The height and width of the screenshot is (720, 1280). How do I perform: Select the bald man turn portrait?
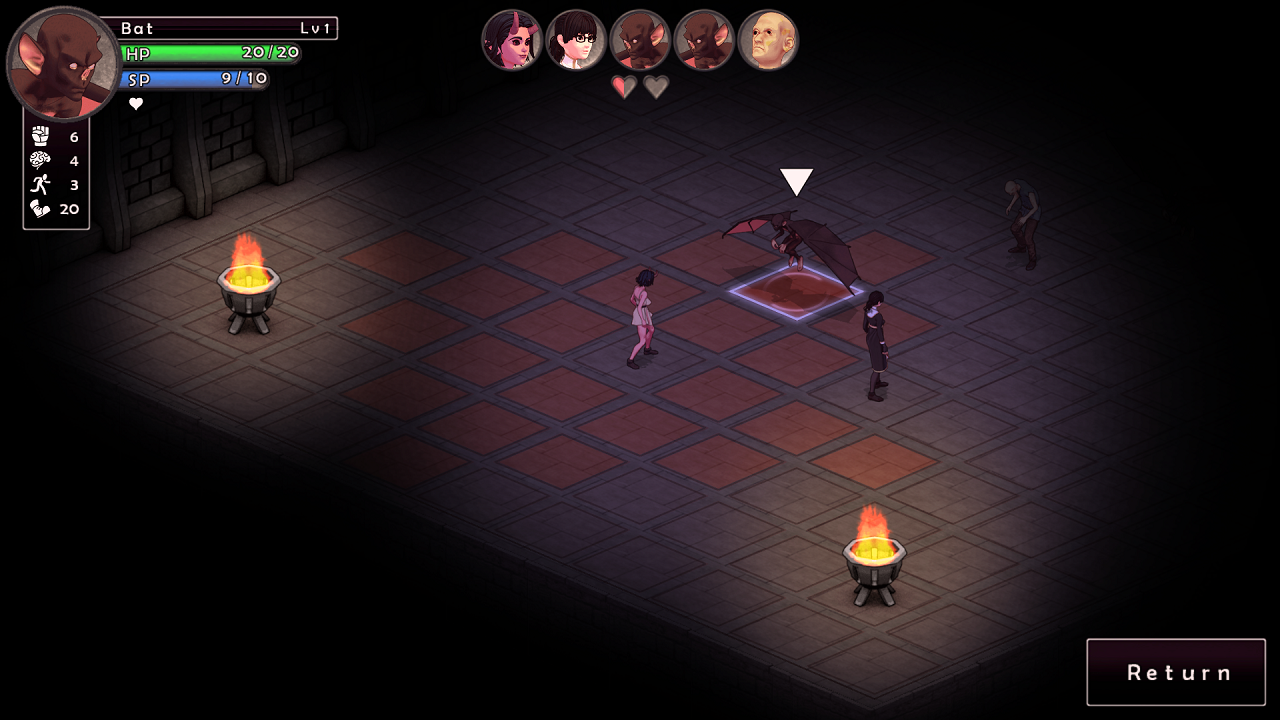768,40
